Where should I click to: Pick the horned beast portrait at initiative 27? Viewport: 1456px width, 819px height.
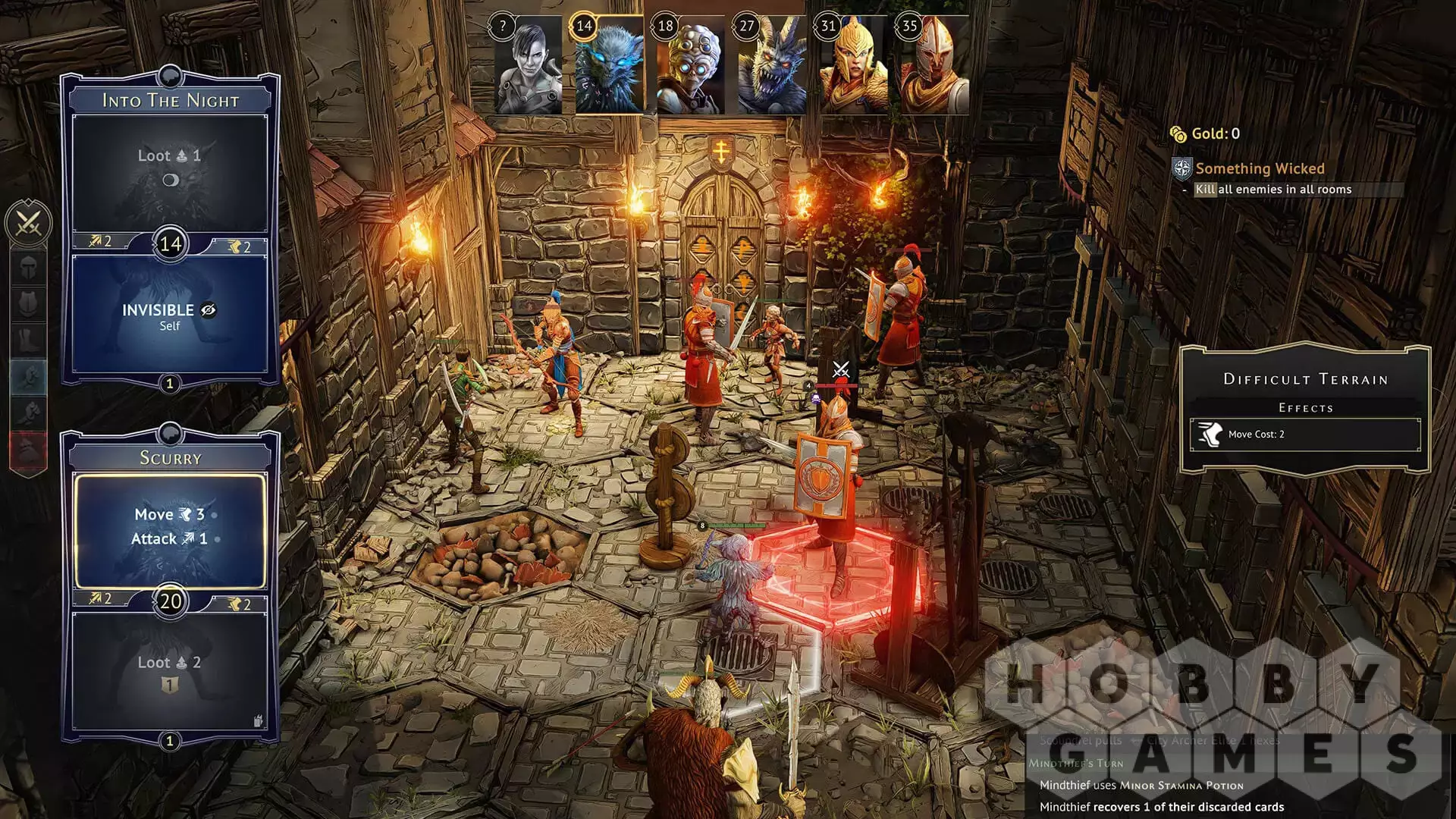coord(771,66)
